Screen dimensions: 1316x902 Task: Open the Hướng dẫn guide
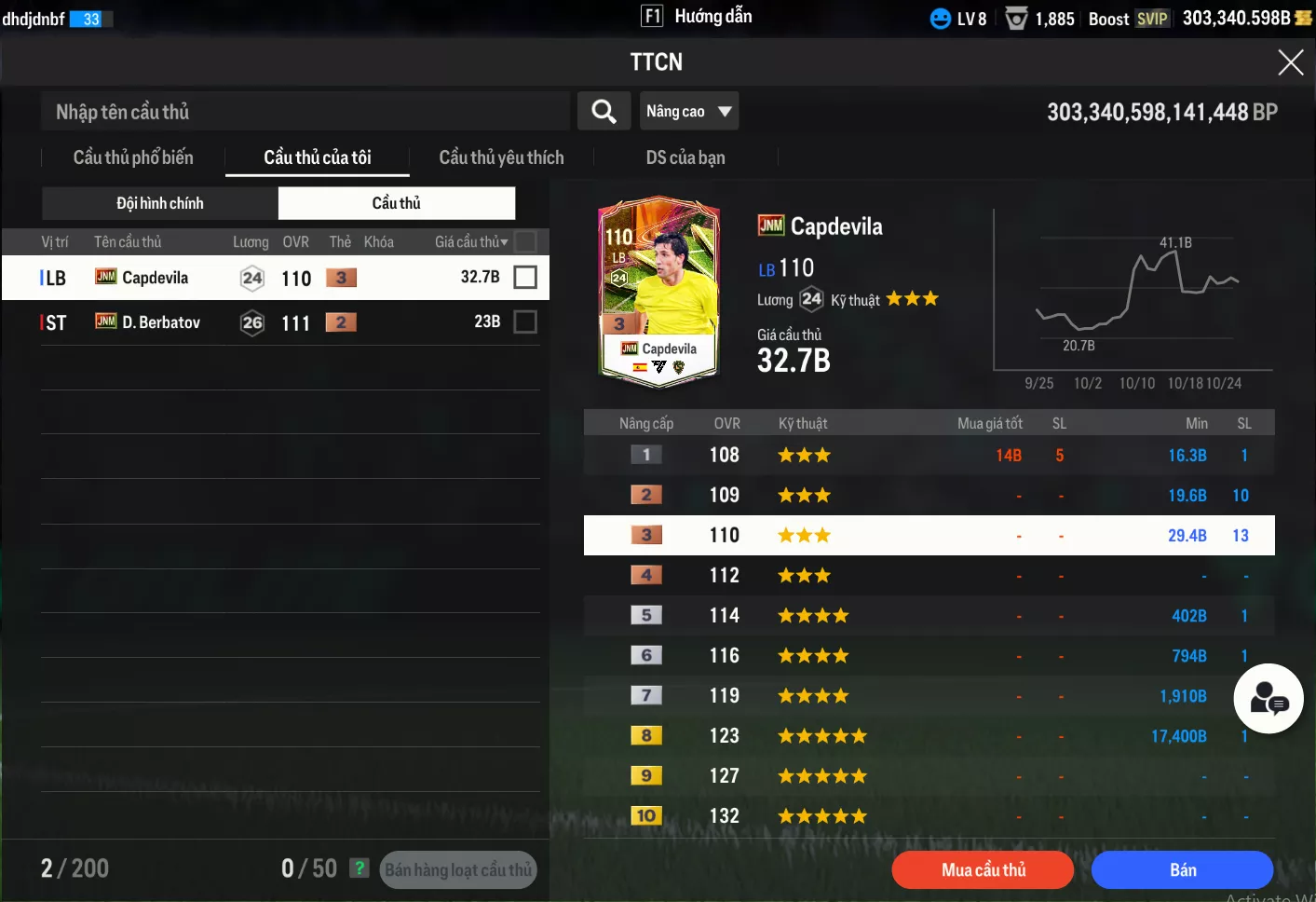[698, 17]
